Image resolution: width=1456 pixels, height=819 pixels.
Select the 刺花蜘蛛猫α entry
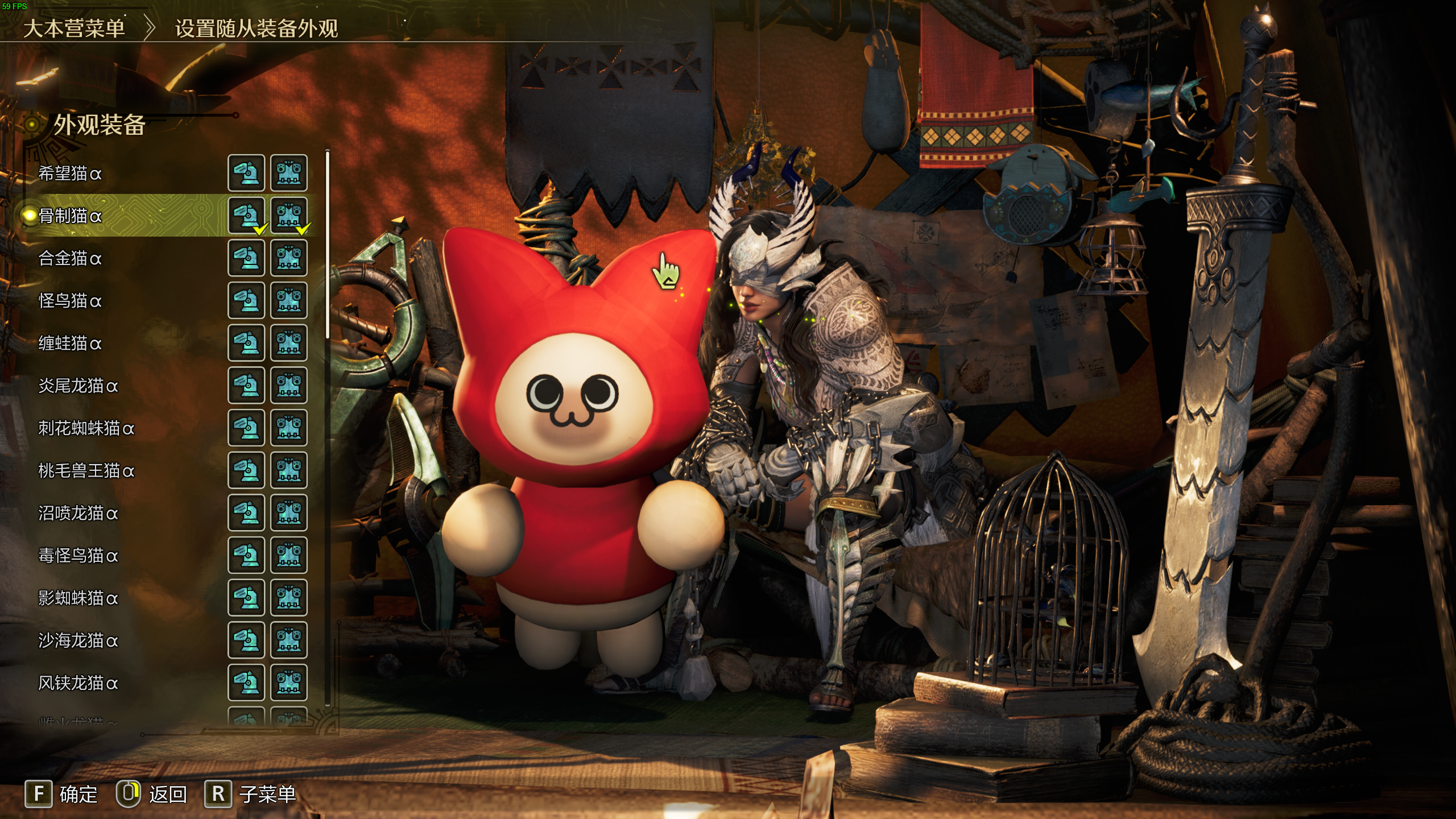point(86,428)
